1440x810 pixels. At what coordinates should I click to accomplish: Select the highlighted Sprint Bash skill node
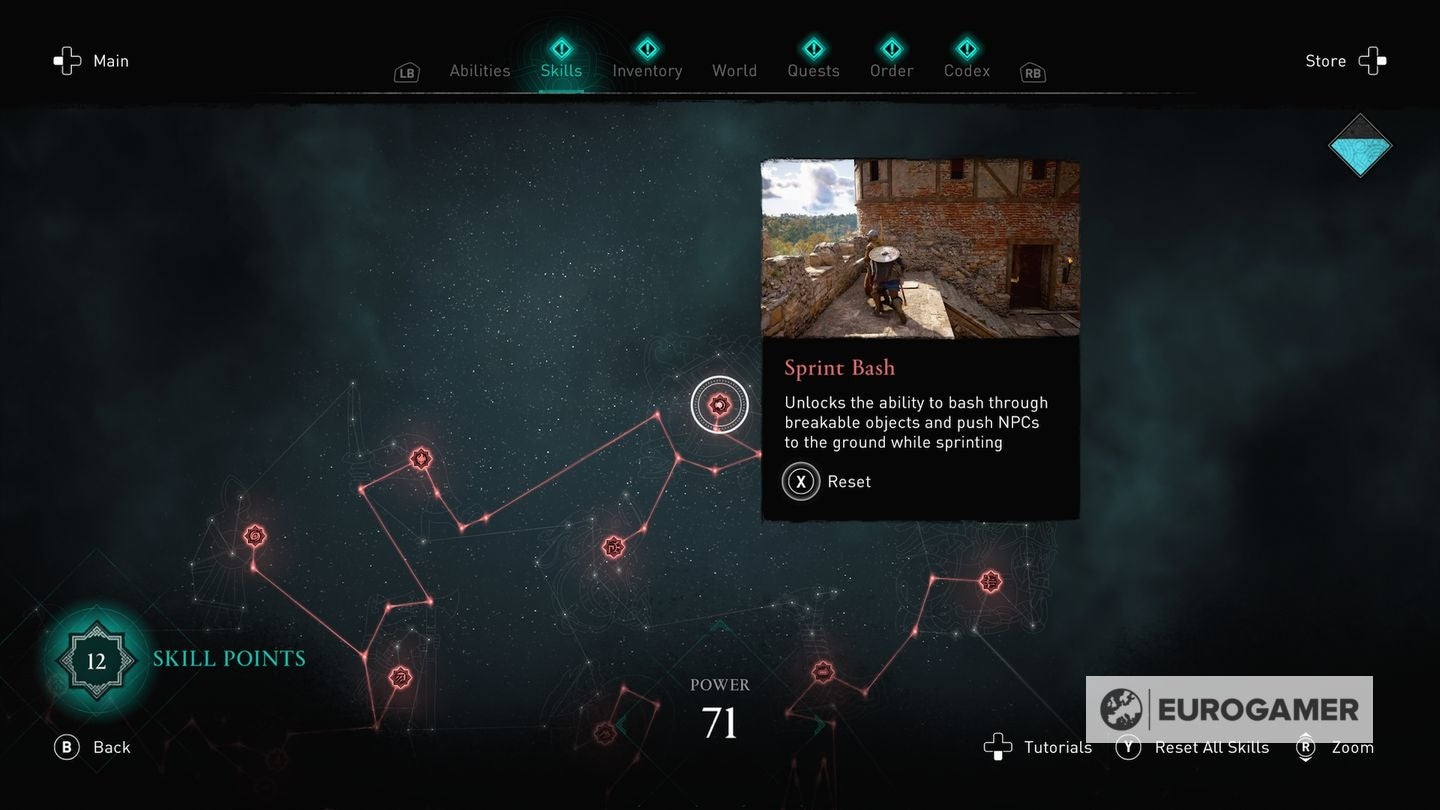pyautogui.click(x=718, y=405)
